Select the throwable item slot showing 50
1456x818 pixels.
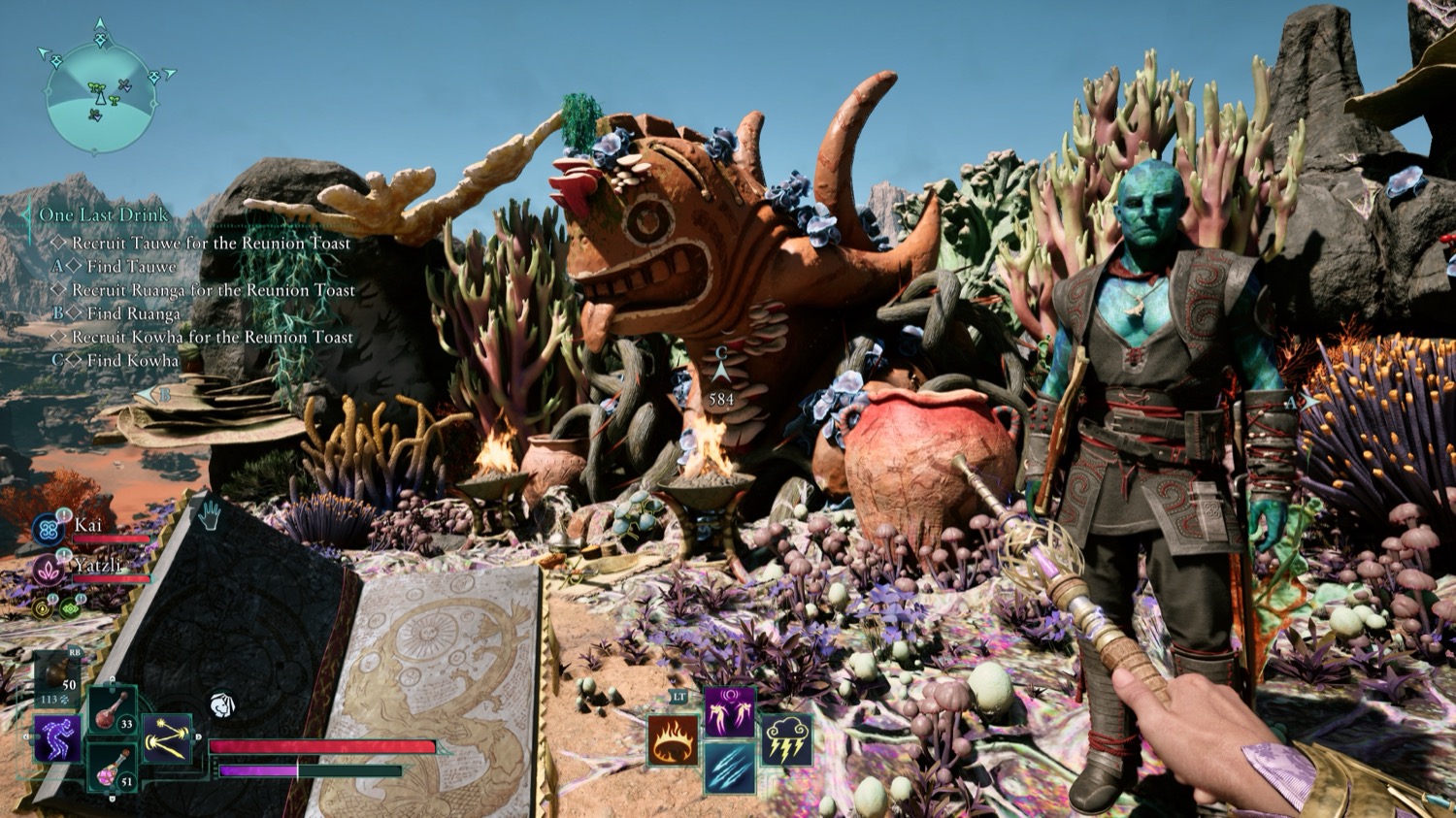point(56,675)
